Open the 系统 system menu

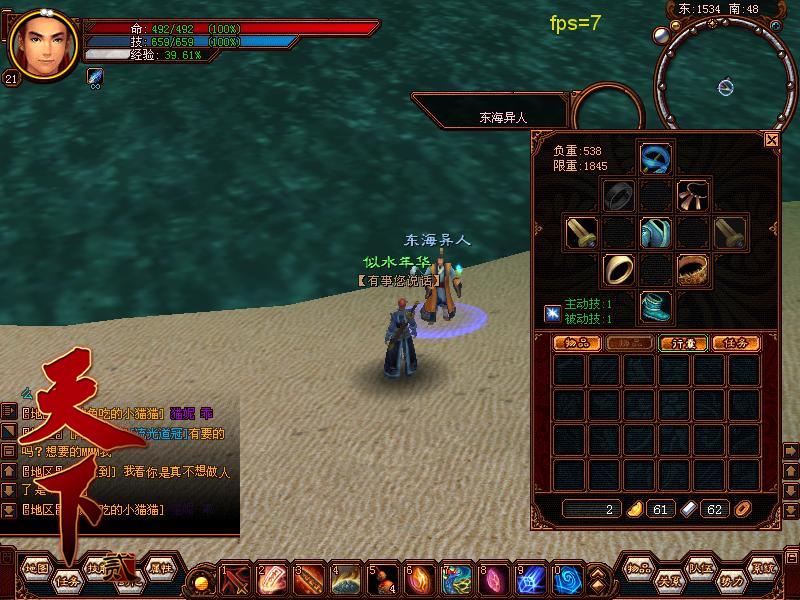(764, 567)
